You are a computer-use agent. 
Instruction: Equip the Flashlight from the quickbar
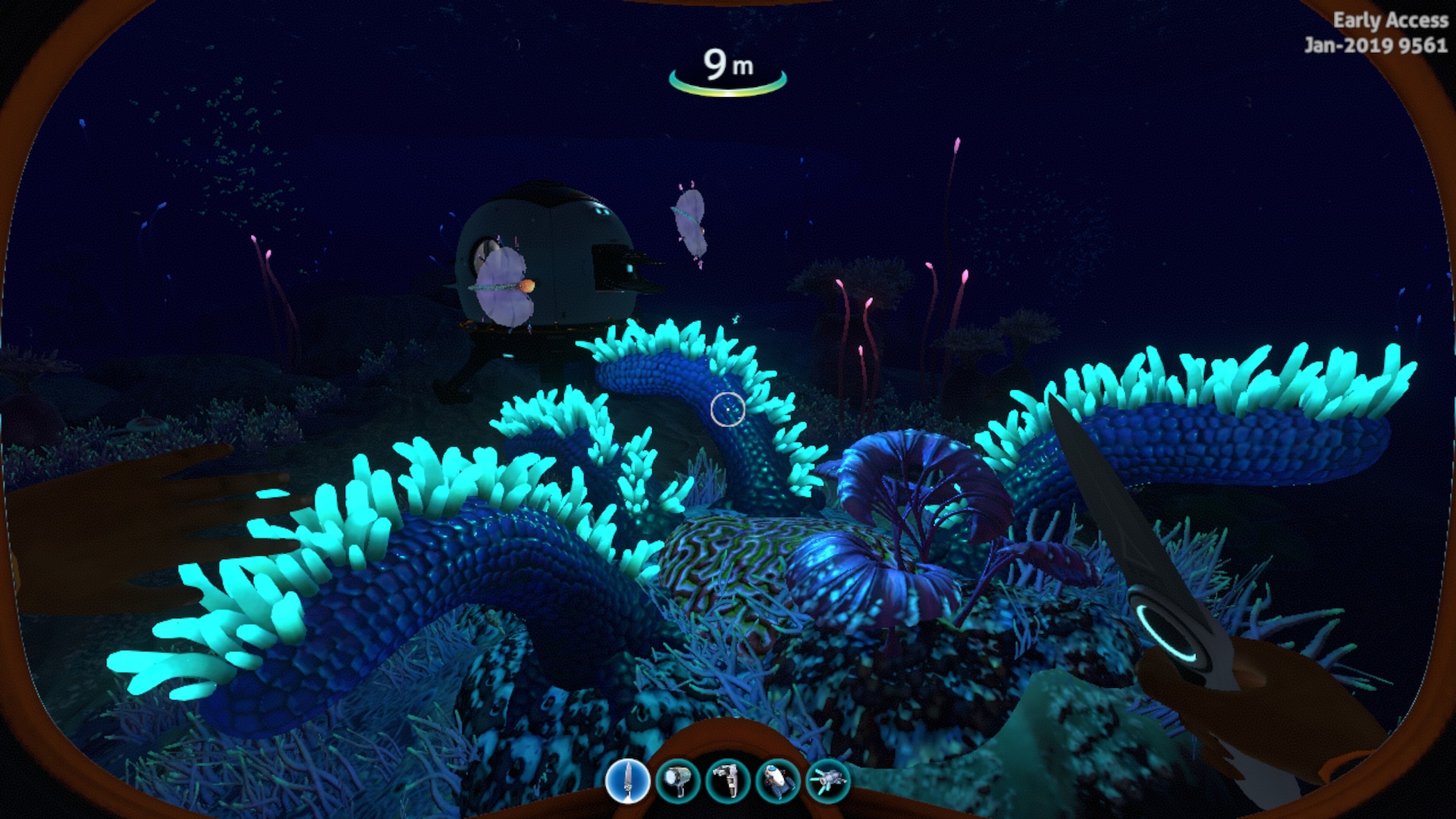pos(679,781)
